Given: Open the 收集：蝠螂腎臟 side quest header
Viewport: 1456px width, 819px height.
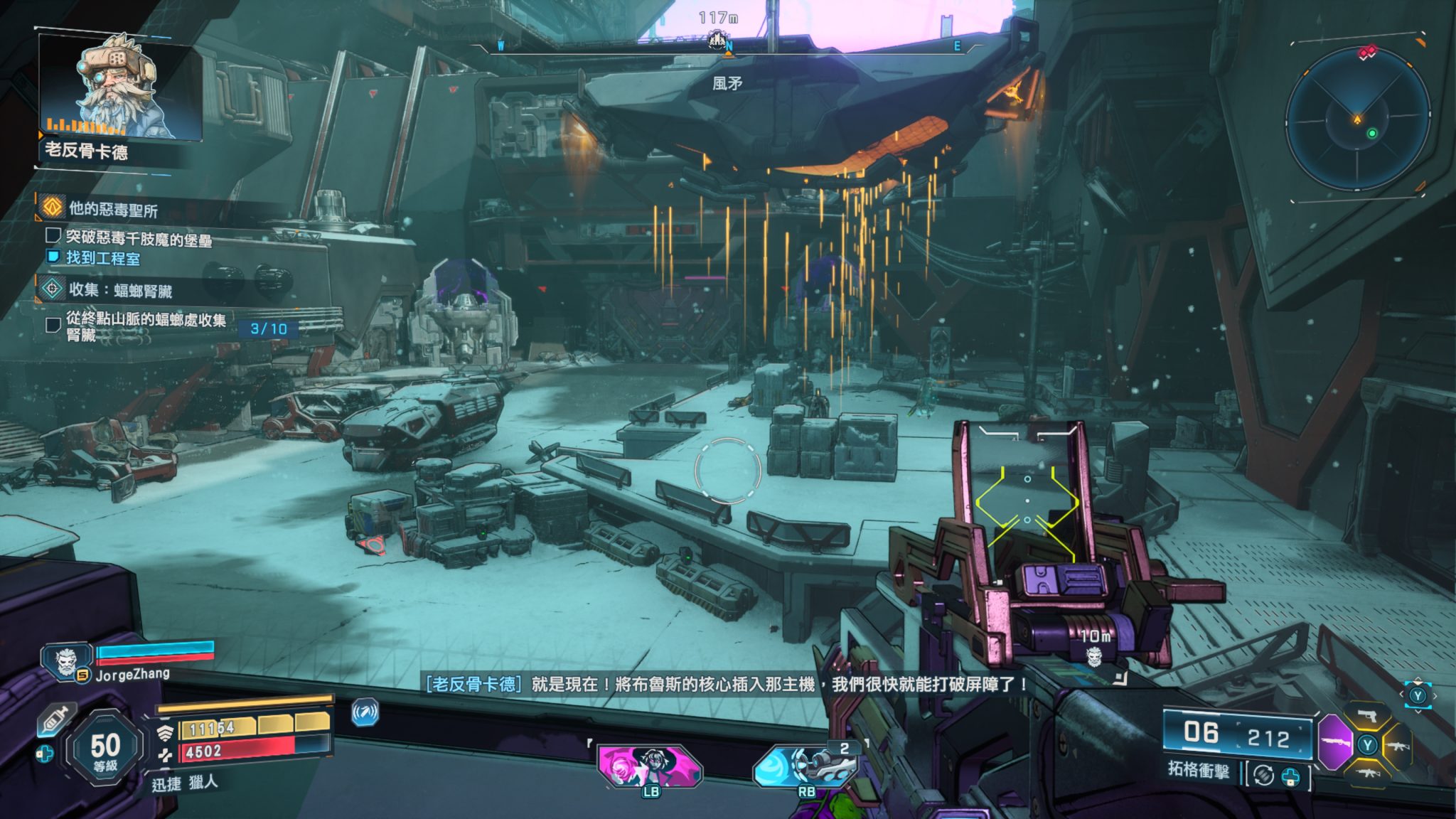Looking at the screenshot, I should 119,290.
